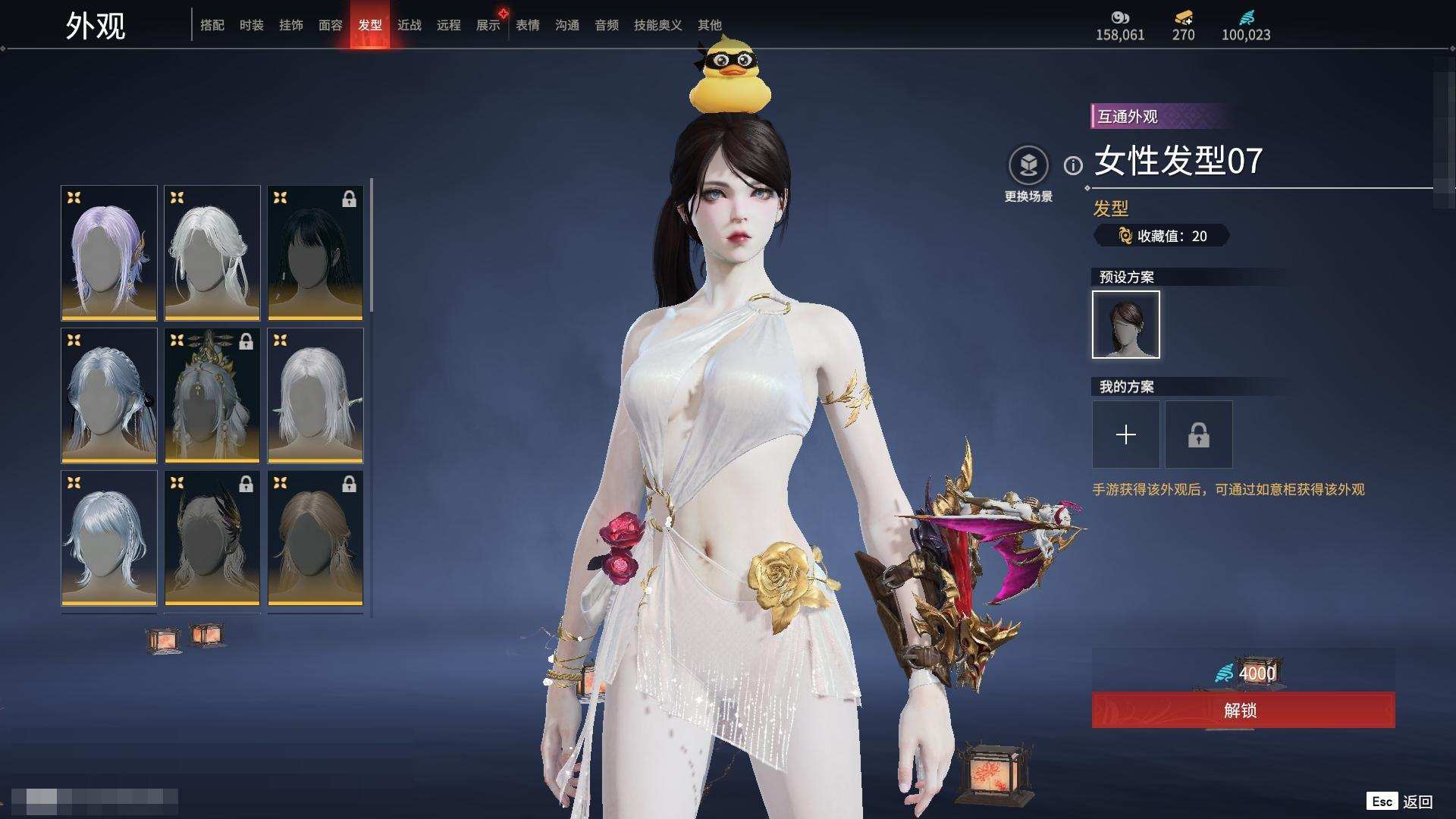Click the 更换场景 scene change icon
1456x819 pixels.
click(1028, 165)
